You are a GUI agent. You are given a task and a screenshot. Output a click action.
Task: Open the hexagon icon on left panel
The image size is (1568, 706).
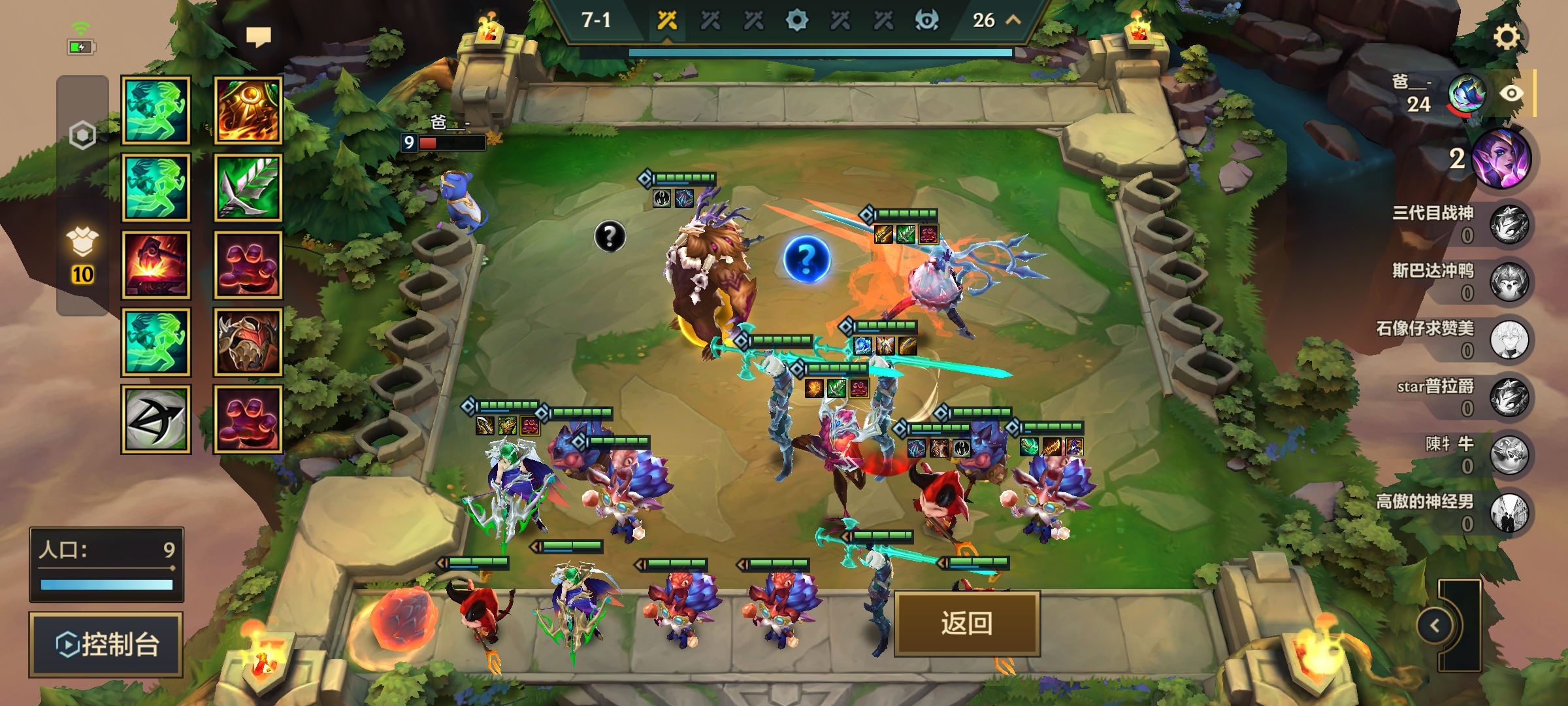(82, 135)
